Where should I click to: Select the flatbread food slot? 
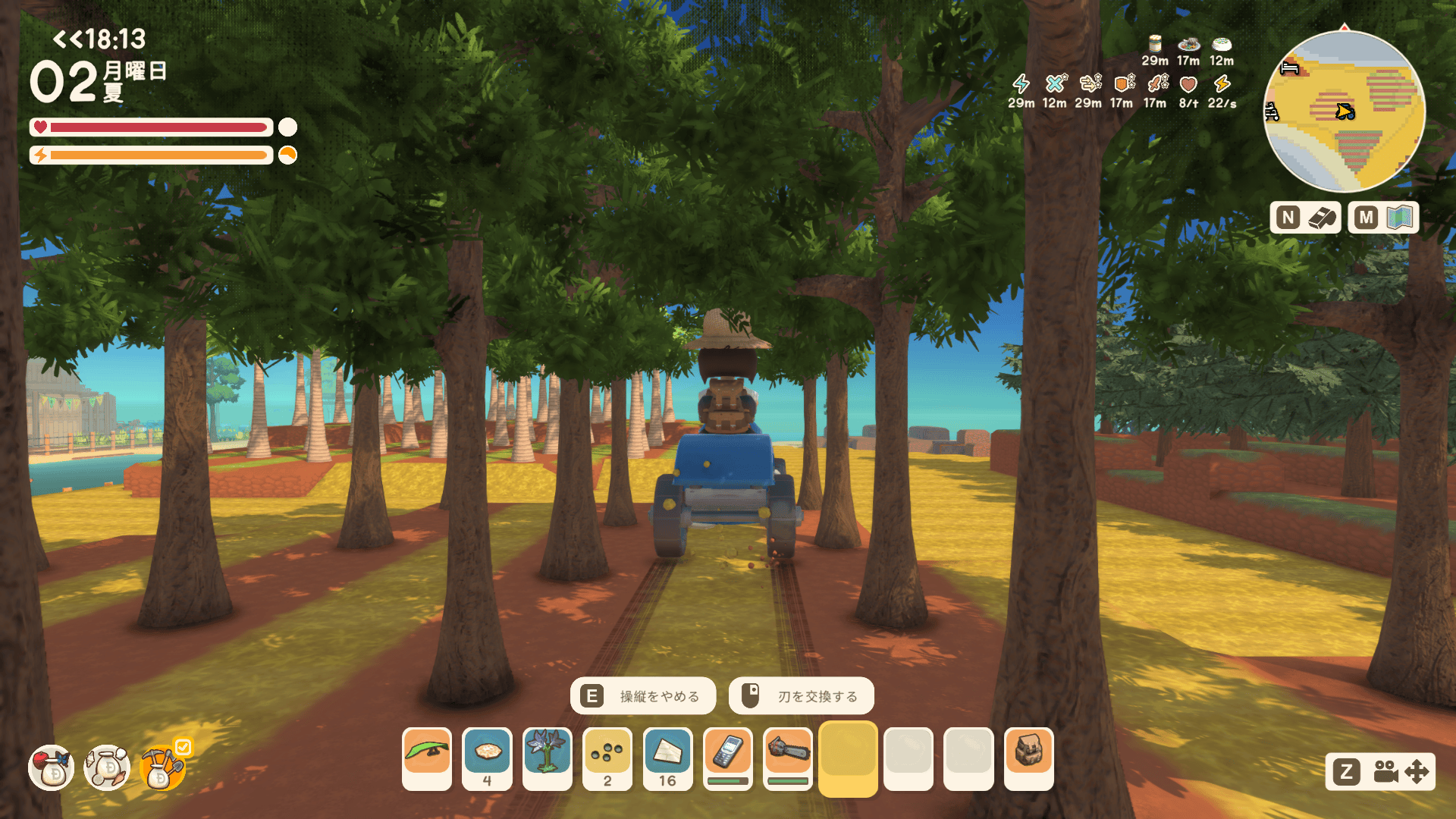(487, 758)
